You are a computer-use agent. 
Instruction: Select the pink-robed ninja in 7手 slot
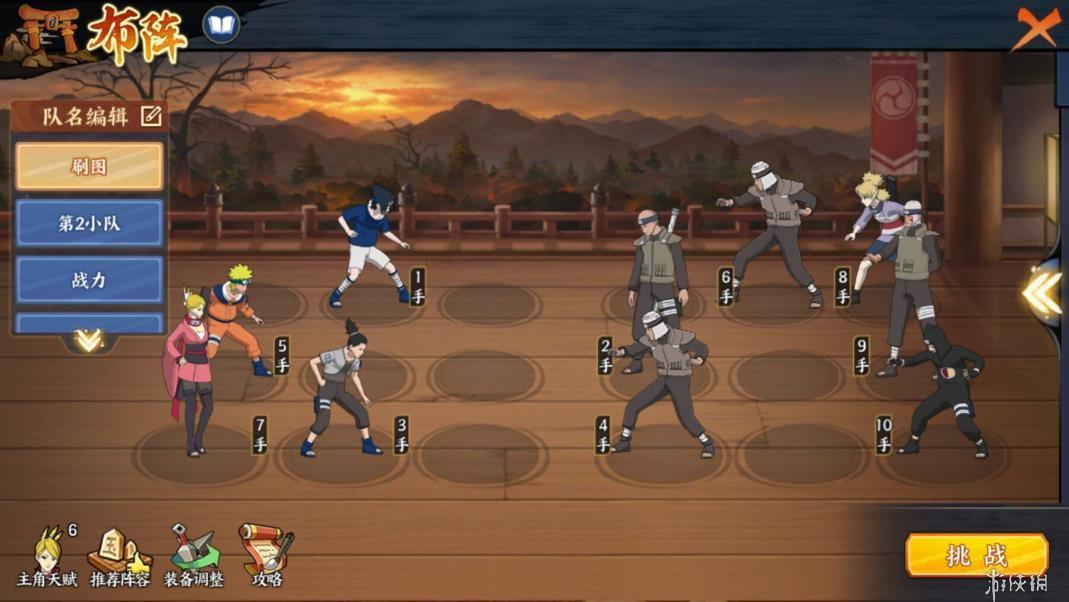[x=189, y=370]
